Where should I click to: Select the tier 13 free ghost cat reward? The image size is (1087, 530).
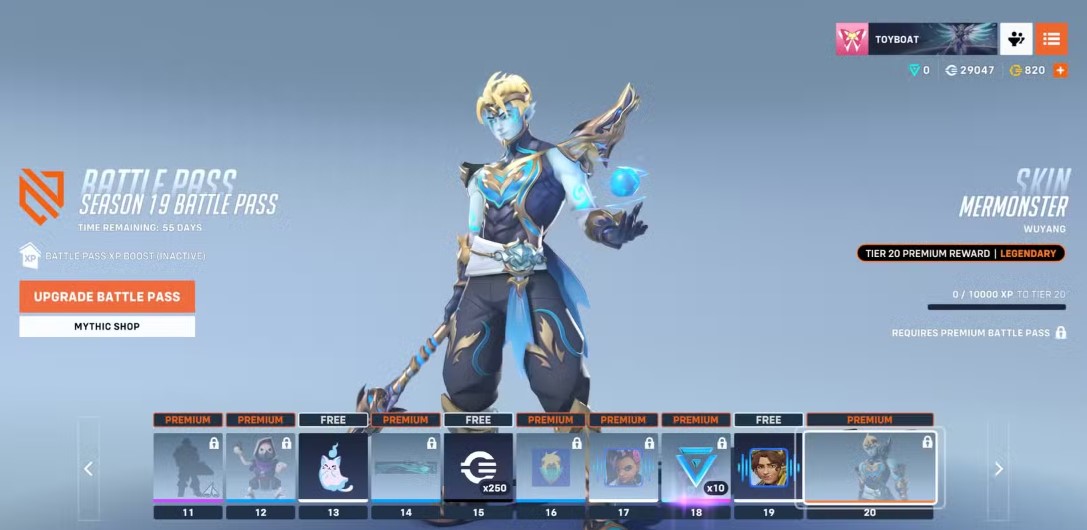click(x=333, y=466)
